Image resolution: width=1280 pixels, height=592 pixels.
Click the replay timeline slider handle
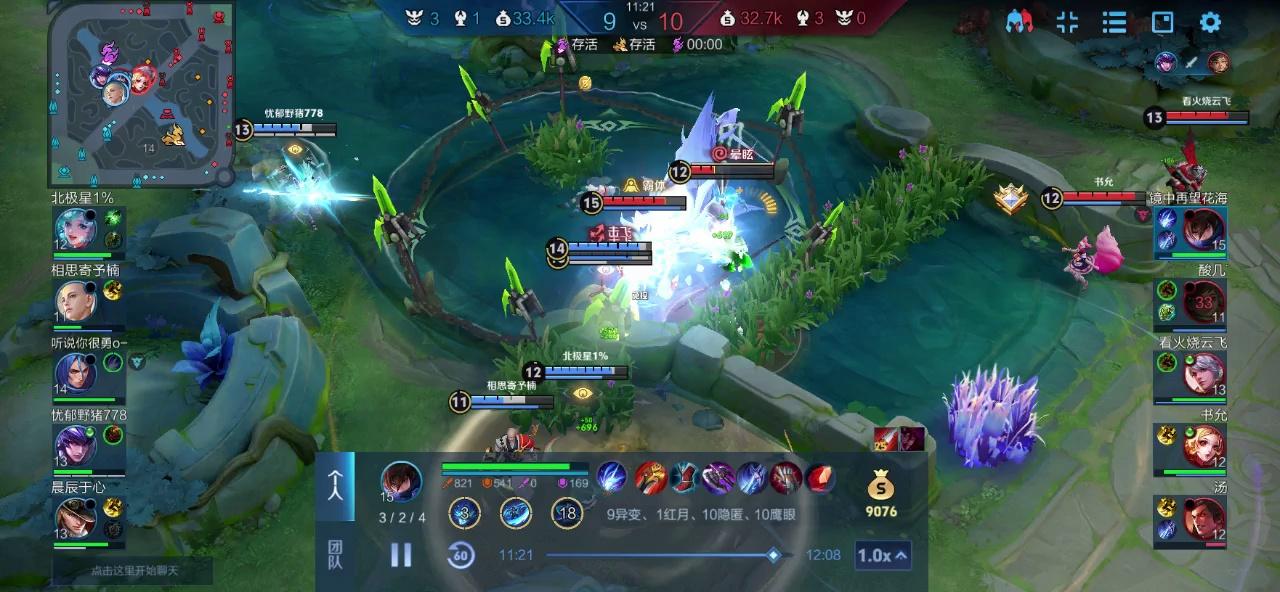773,555
